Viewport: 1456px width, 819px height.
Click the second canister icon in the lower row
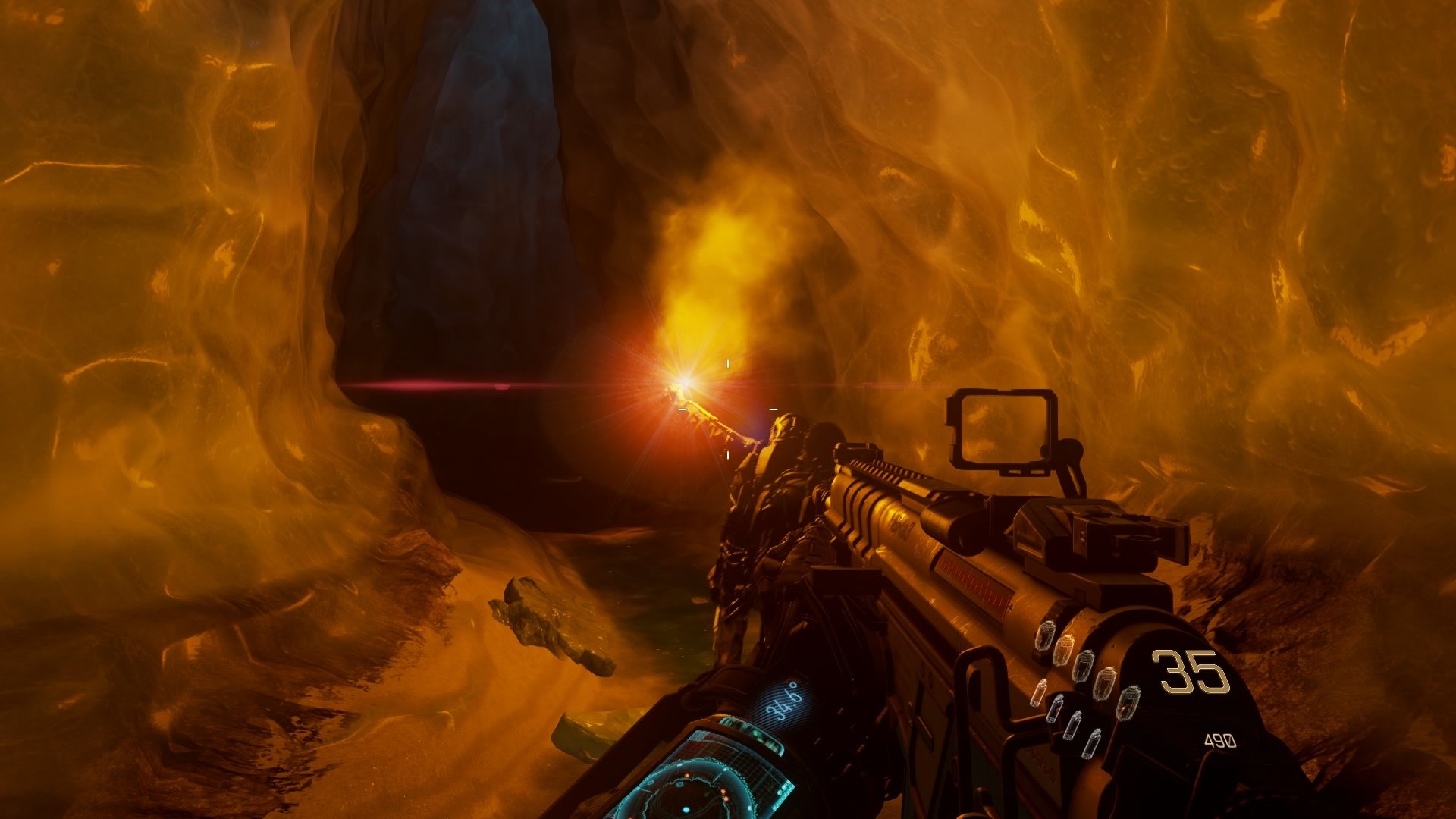(x=1056, y=709)
